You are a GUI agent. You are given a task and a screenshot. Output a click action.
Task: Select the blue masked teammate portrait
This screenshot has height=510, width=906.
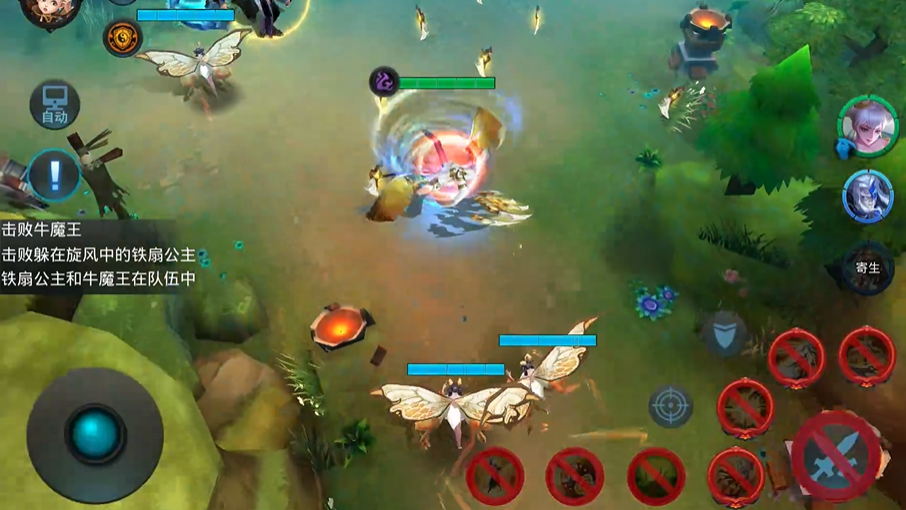pos(866,195)
